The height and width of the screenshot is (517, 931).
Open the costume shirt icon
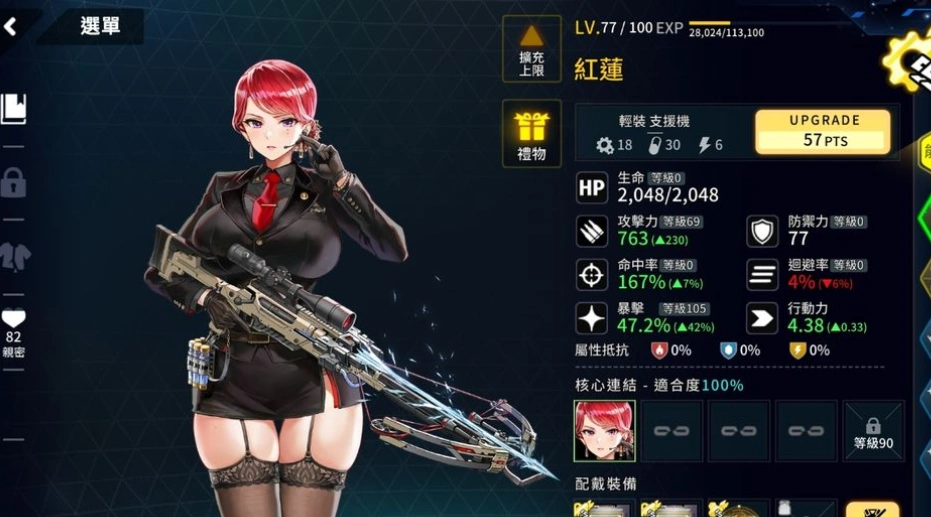(14, 255)
